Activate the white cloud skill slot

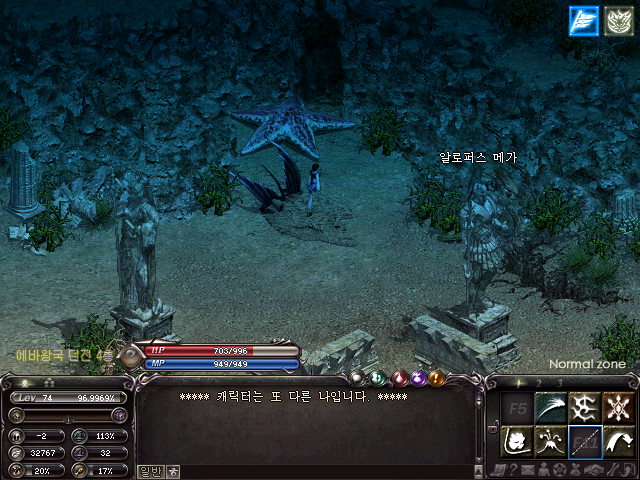click(517, 441)
